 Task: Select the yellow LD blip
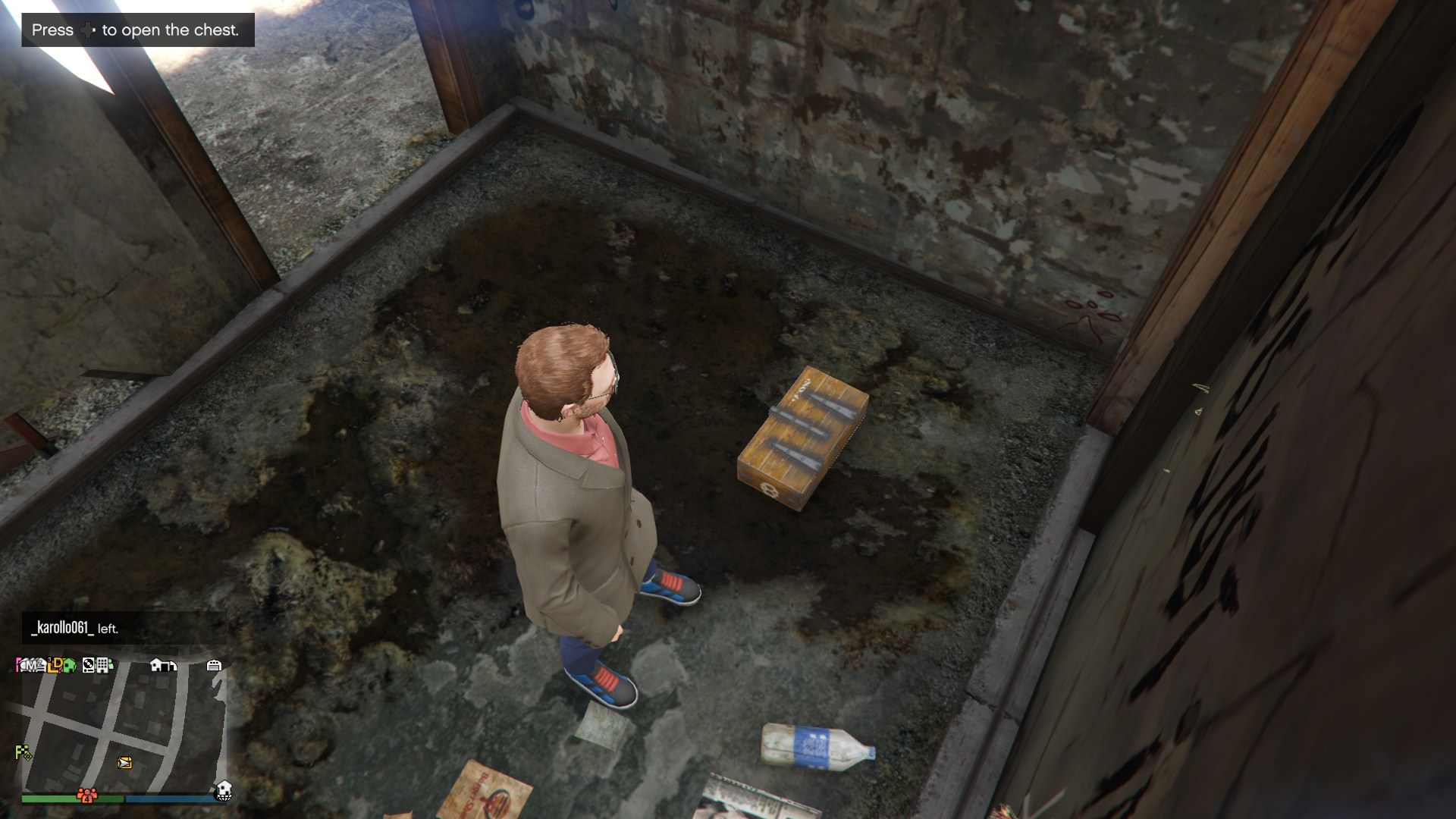click(55, 666)
